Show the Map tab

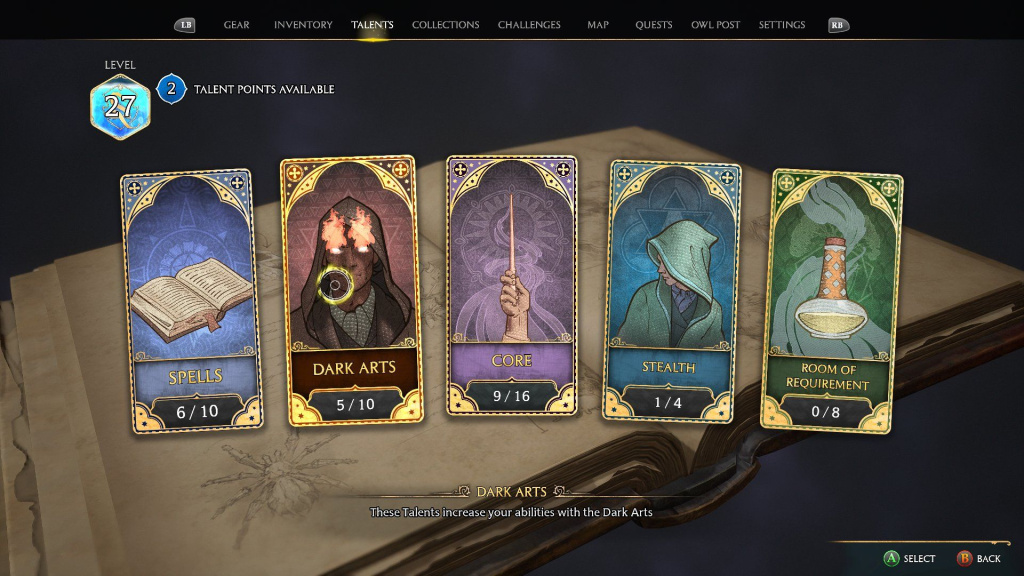598,25
